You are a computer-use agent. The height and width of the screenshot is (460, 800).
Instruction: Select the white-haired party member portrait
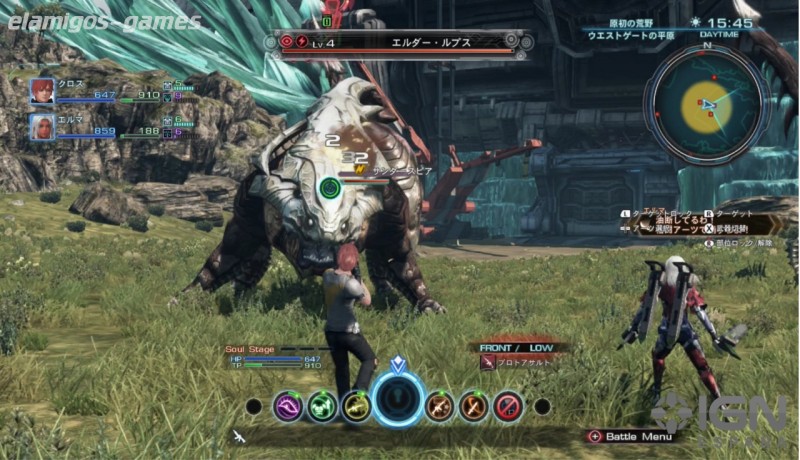pyautogui.click(x=42, y=126)
